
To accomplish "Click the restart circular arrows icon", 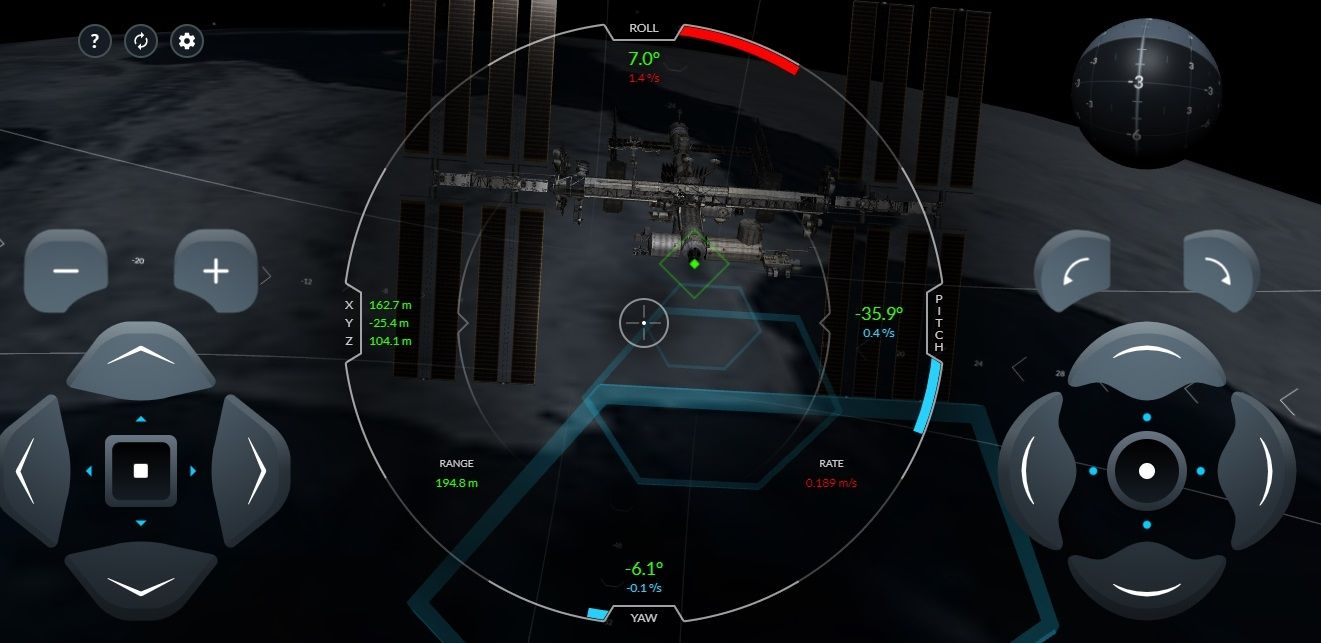I will [x=140, y=41].
